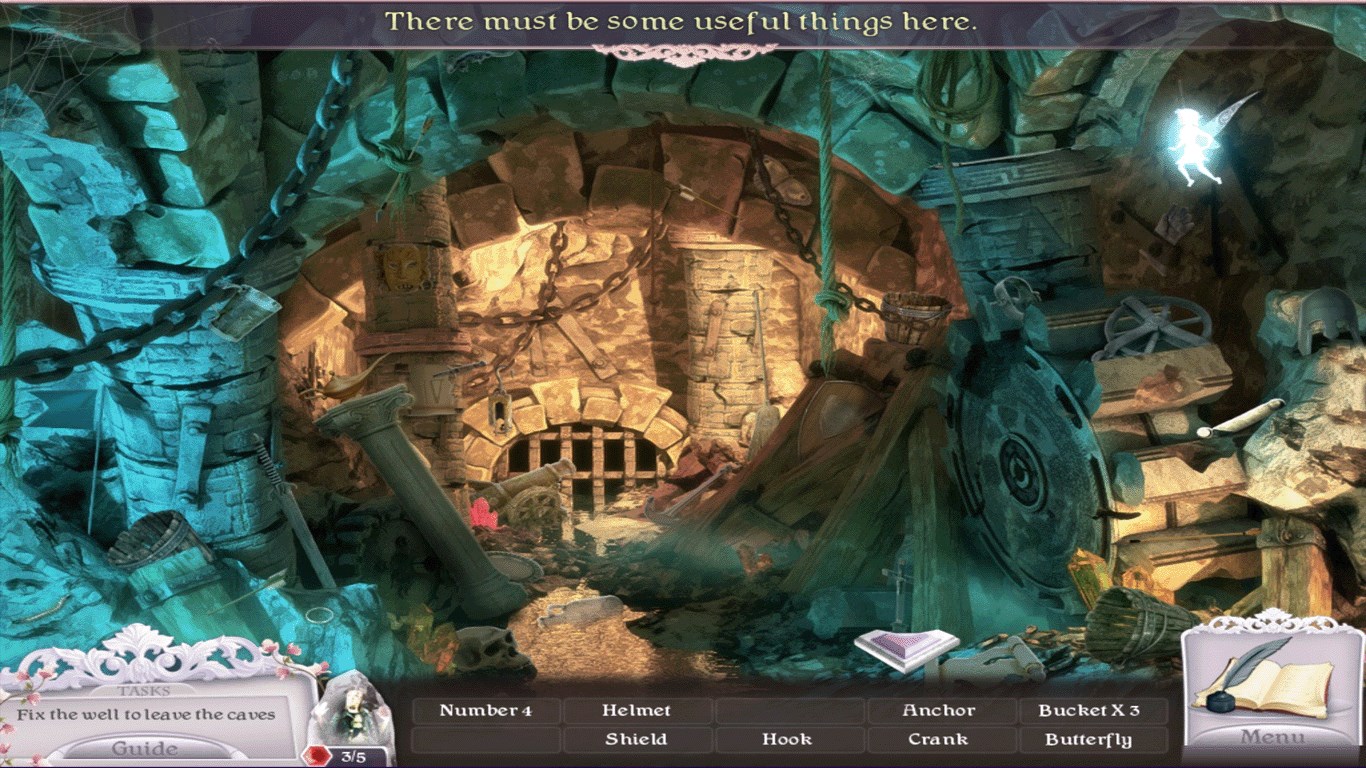Select the Shield list entry

tap(636, 740)
